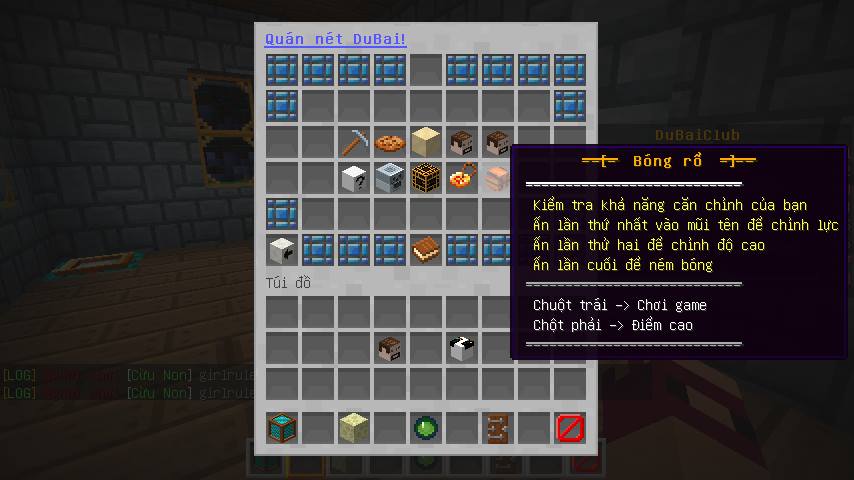
Task: Click the sandstone block minigame icon
Action: click(x=426, y=142)
